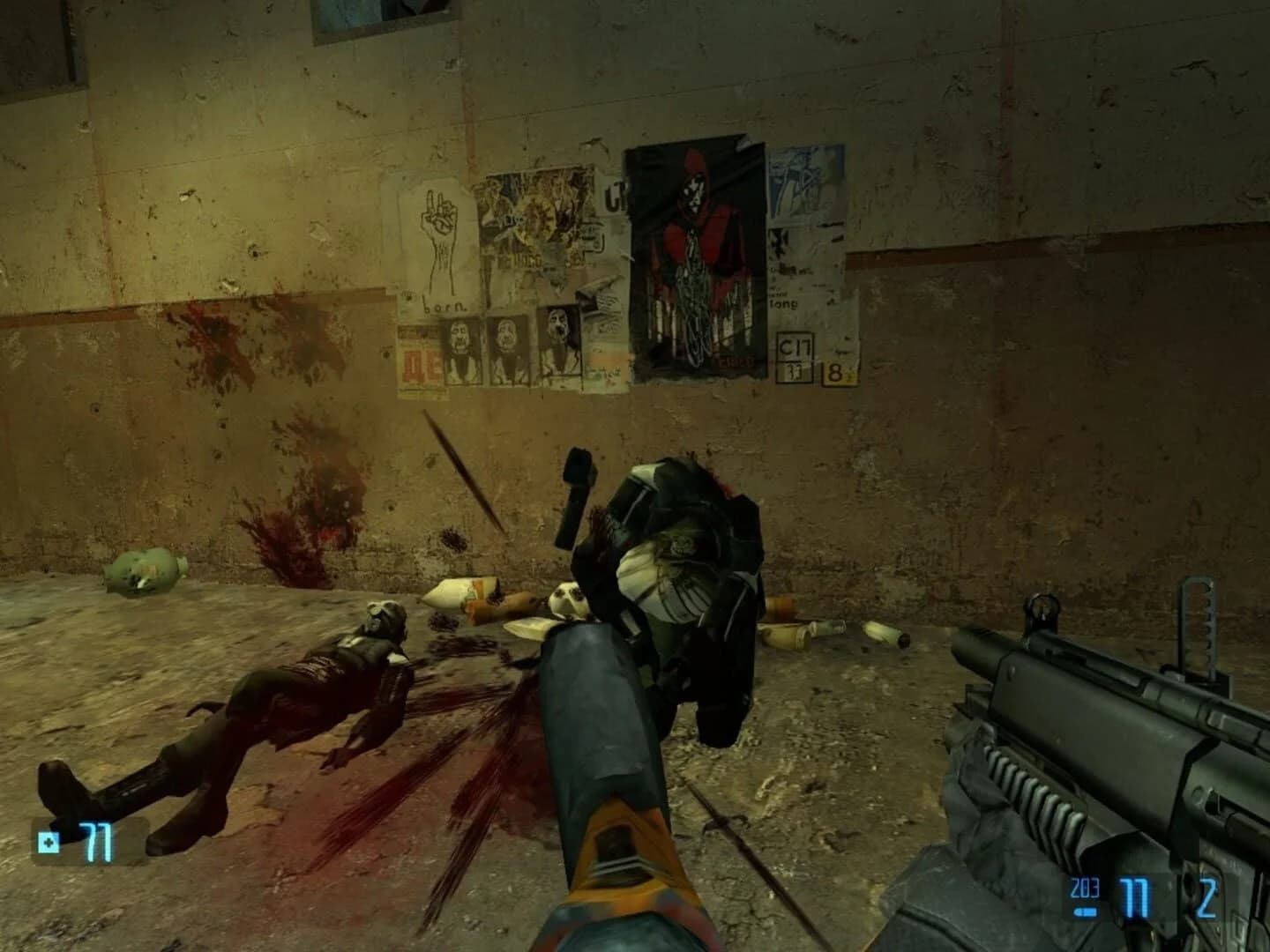Click the torn 'long' text scrap on wall
This screenshot has width=1270, height=952.
[x=783, y=304]
